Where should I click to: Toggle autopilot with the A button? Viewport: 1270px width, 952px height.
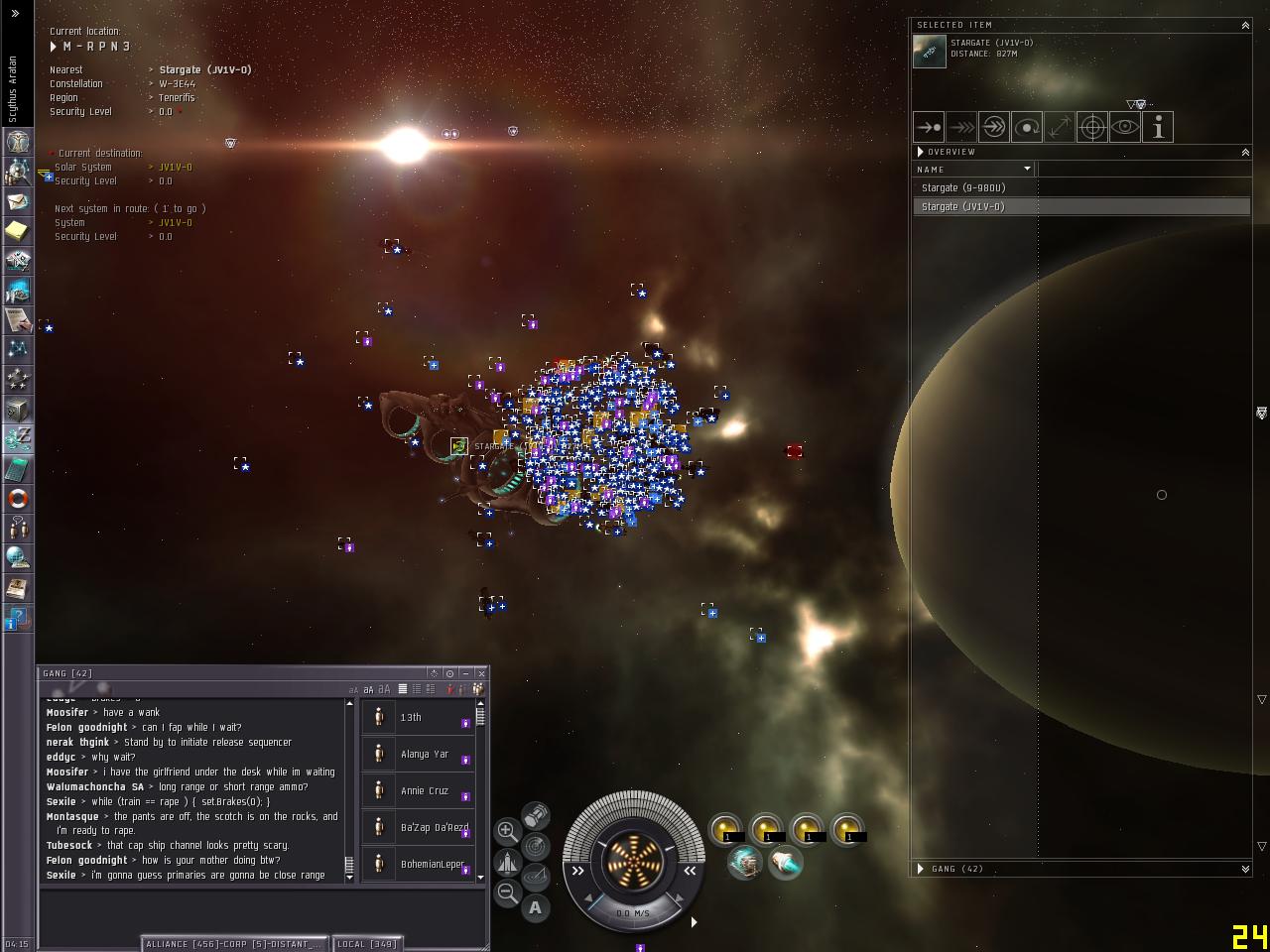tap(536, 907)
